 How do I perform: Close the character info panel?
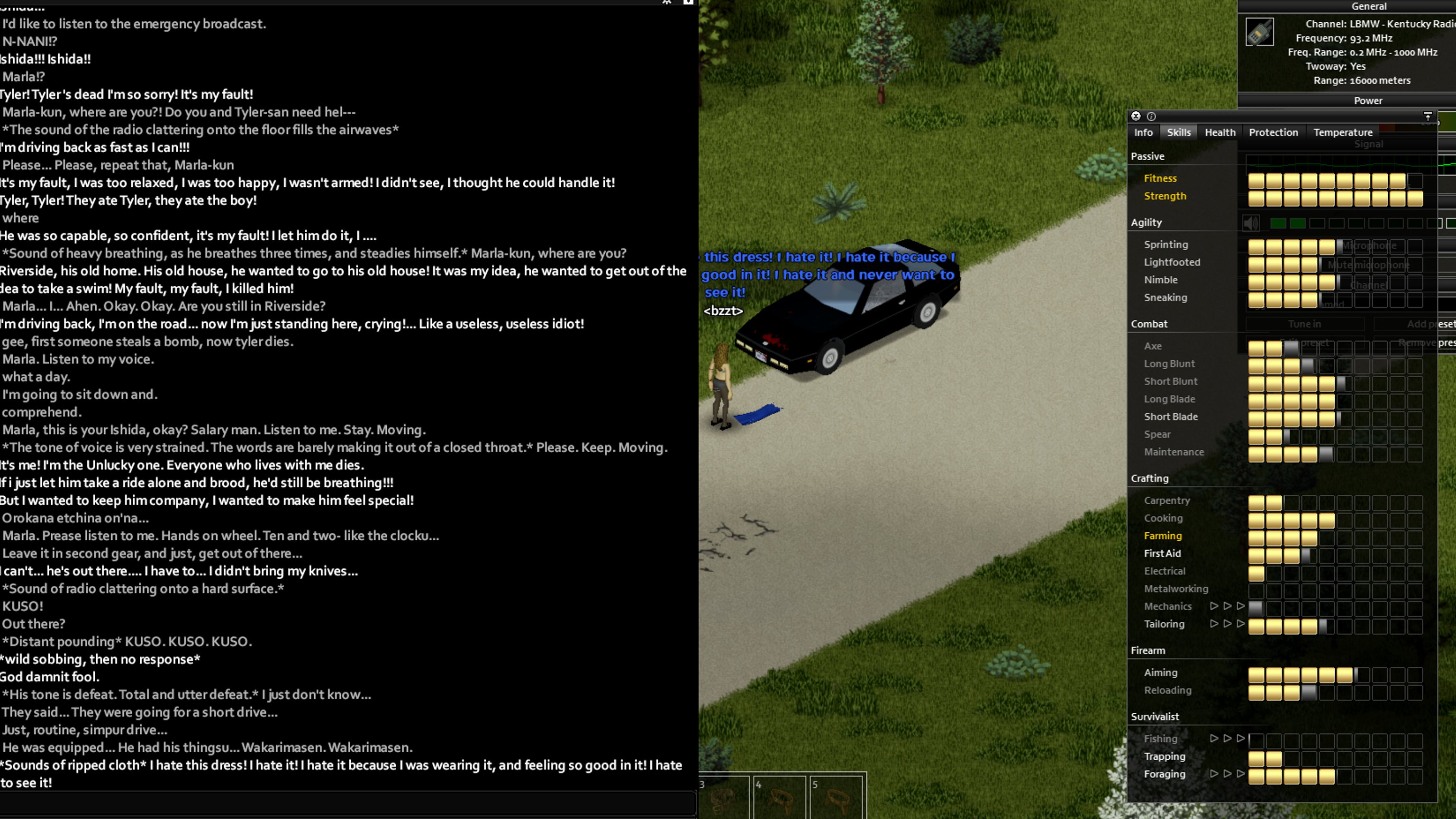[x=1136, y=116]
